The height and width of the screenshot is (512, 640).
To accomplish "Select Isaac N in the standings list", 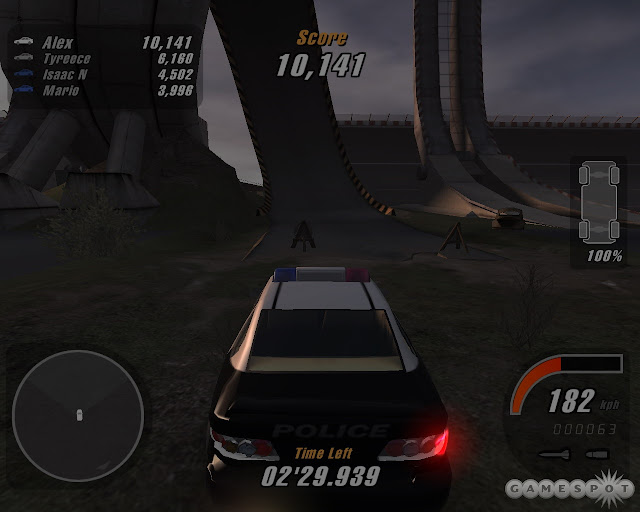I will (x=101, y=75).
